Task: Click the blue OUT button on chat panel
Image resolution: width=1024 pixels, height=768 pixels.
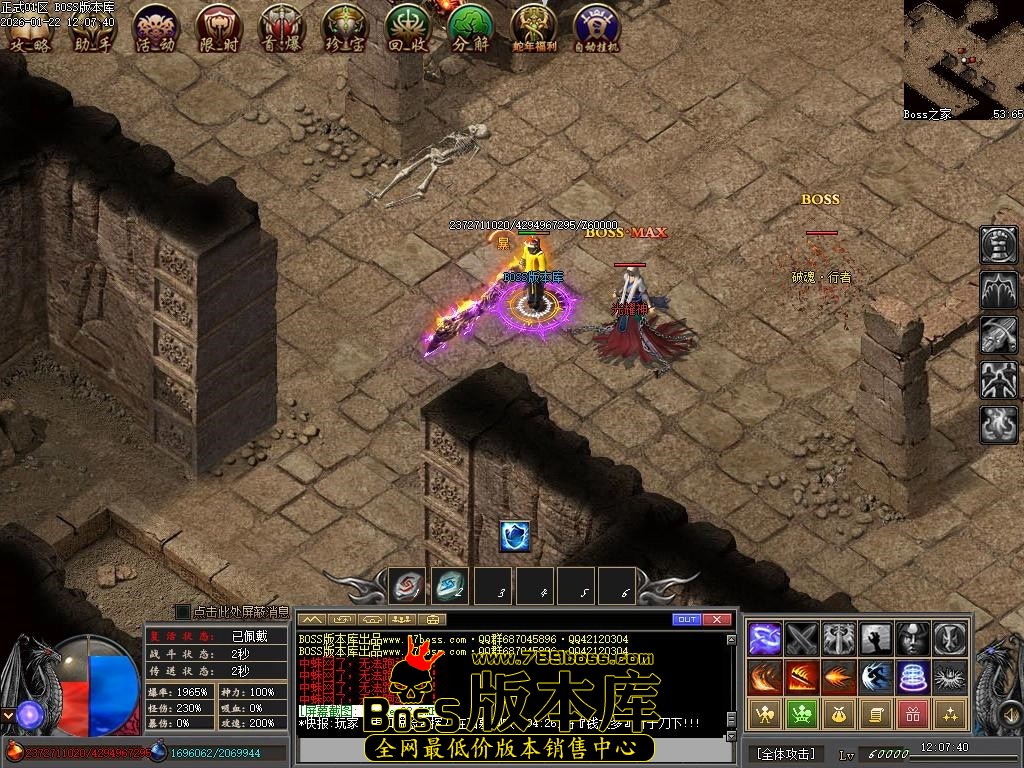Action: pos(686,620)
